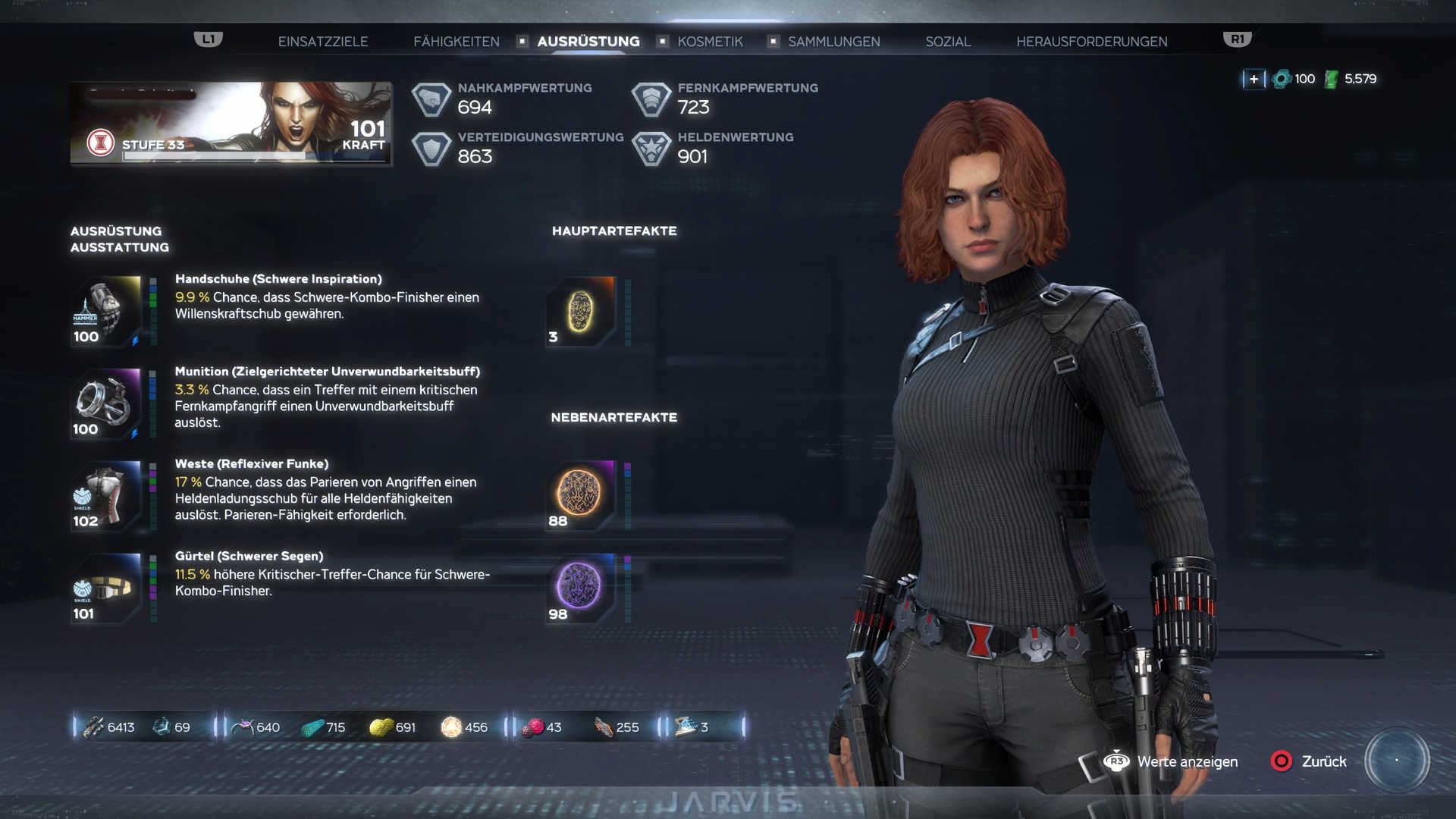Select the purple minor artifact, power 98
Screen dimensions: 1456x819
(580, 587)
